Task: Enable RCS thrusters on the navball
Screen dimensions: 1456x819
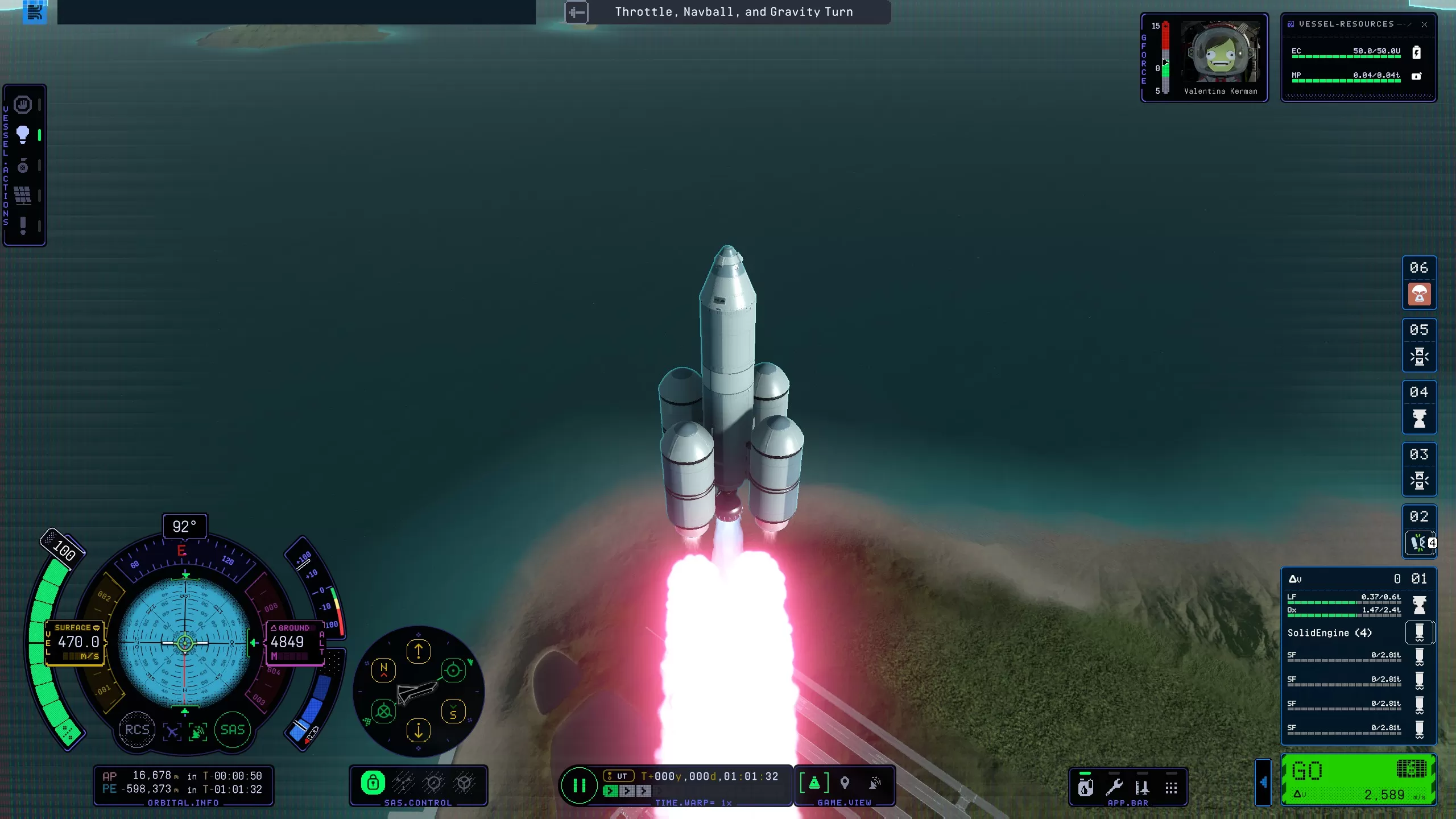Action: 136,730
